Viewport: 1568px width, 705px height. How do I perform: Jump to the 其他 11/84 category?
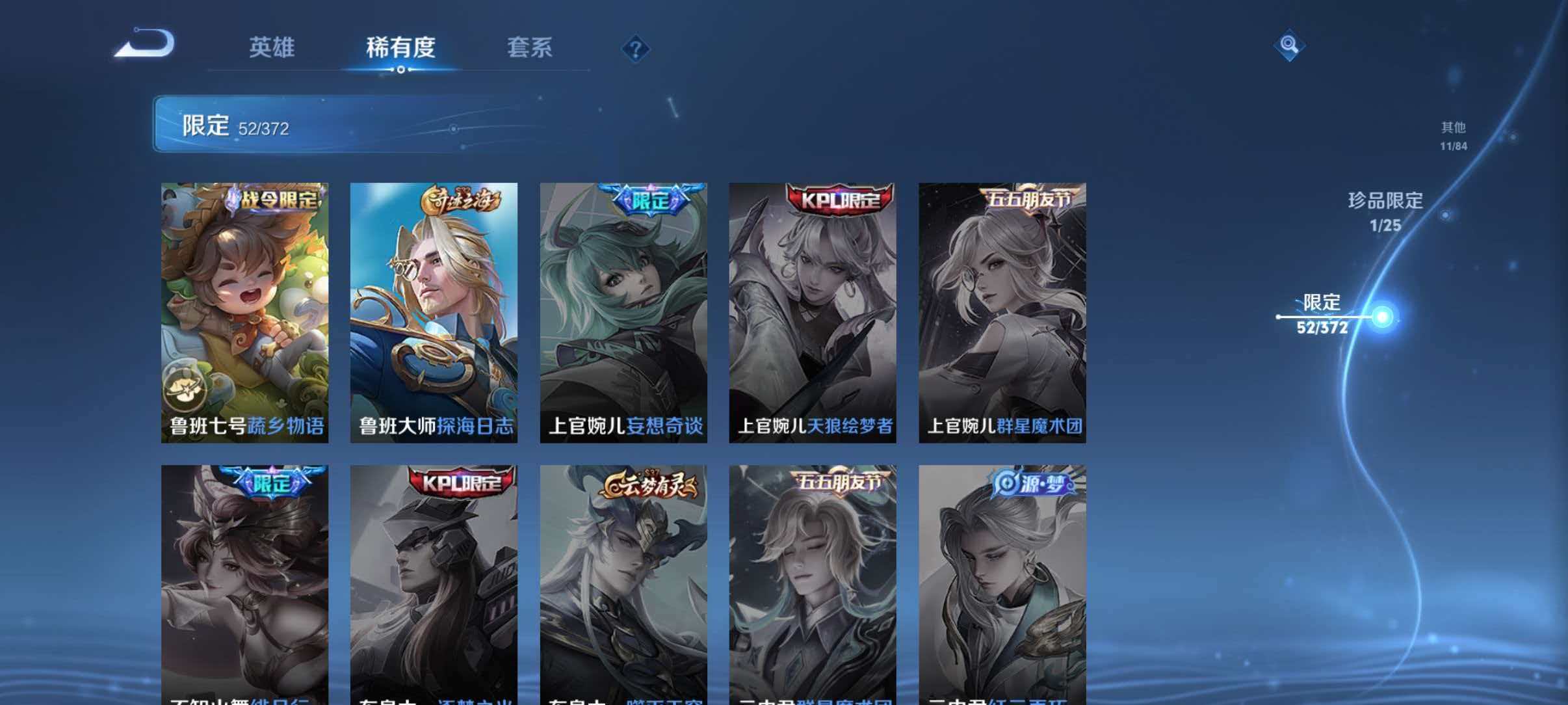click(1454, 137)
